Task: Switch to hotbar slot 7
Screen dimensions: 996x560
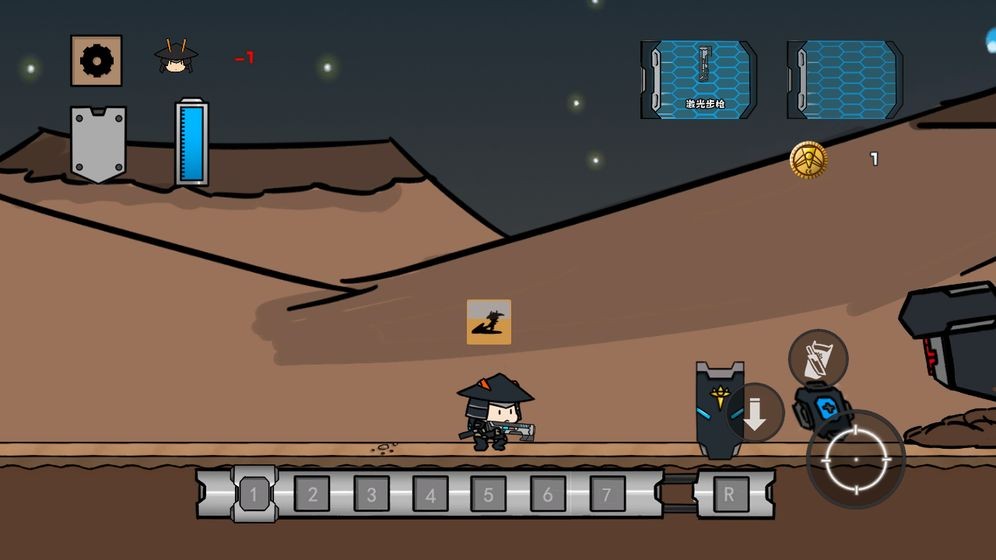Action: point(607,494)
